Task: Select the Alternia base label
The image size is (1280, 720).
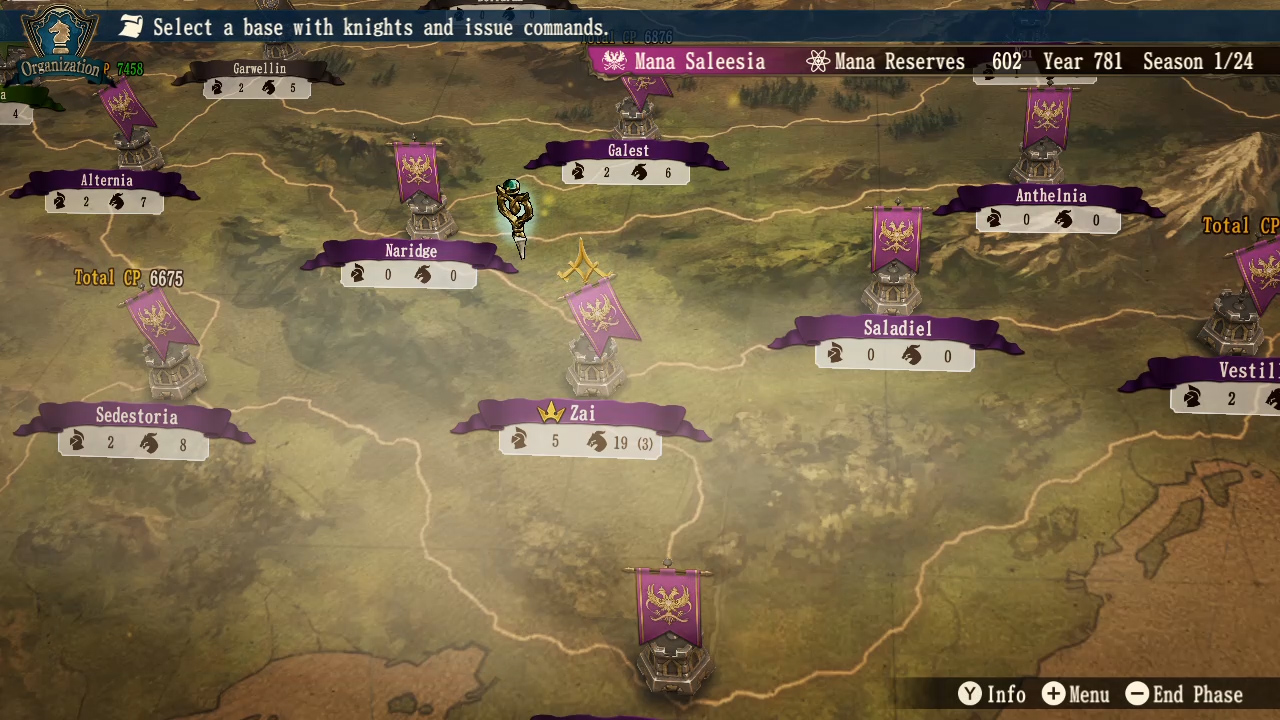Action: [x=106, y=181]
